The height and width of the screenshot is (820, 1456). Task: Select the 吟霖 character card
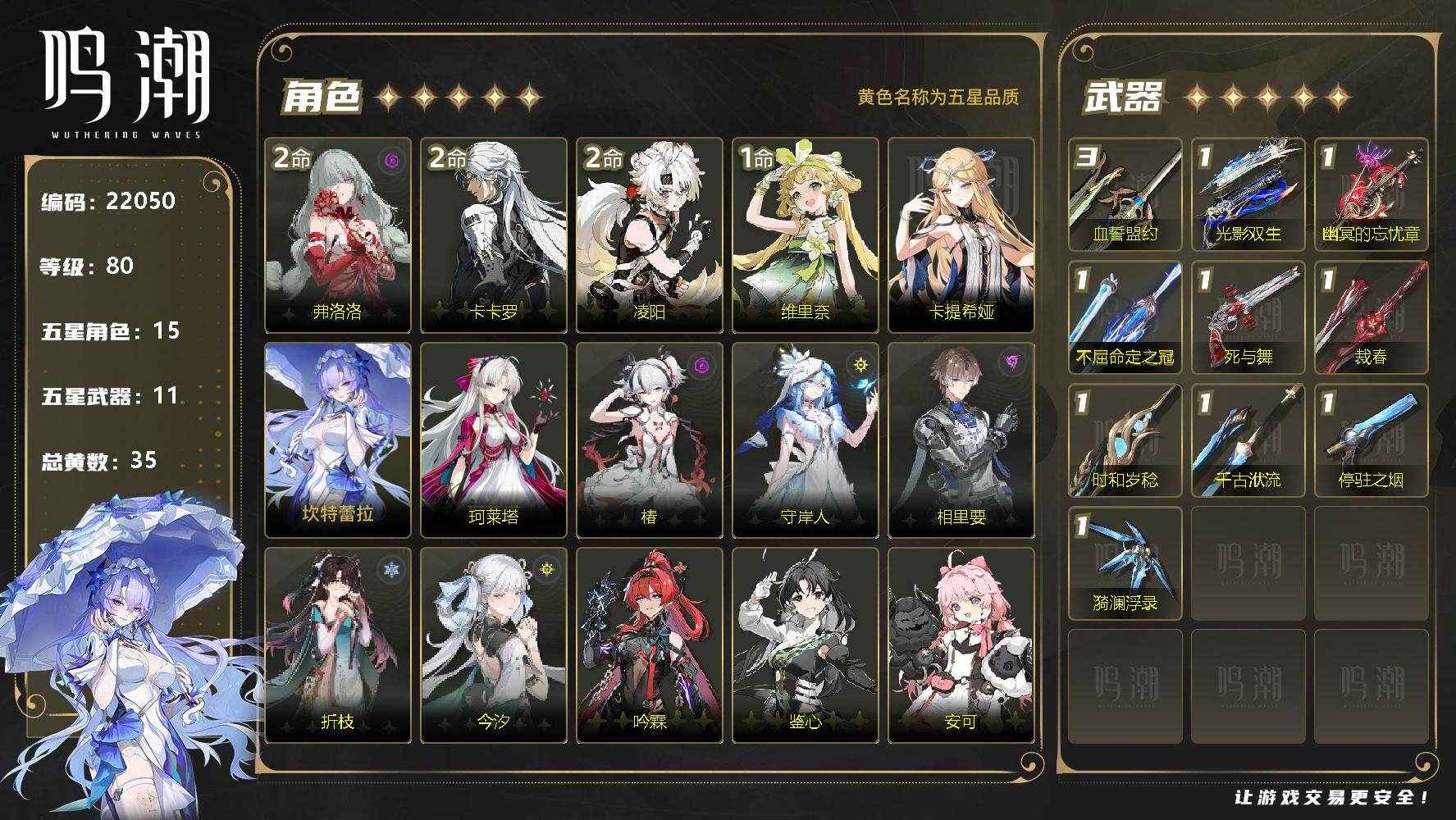650,645
